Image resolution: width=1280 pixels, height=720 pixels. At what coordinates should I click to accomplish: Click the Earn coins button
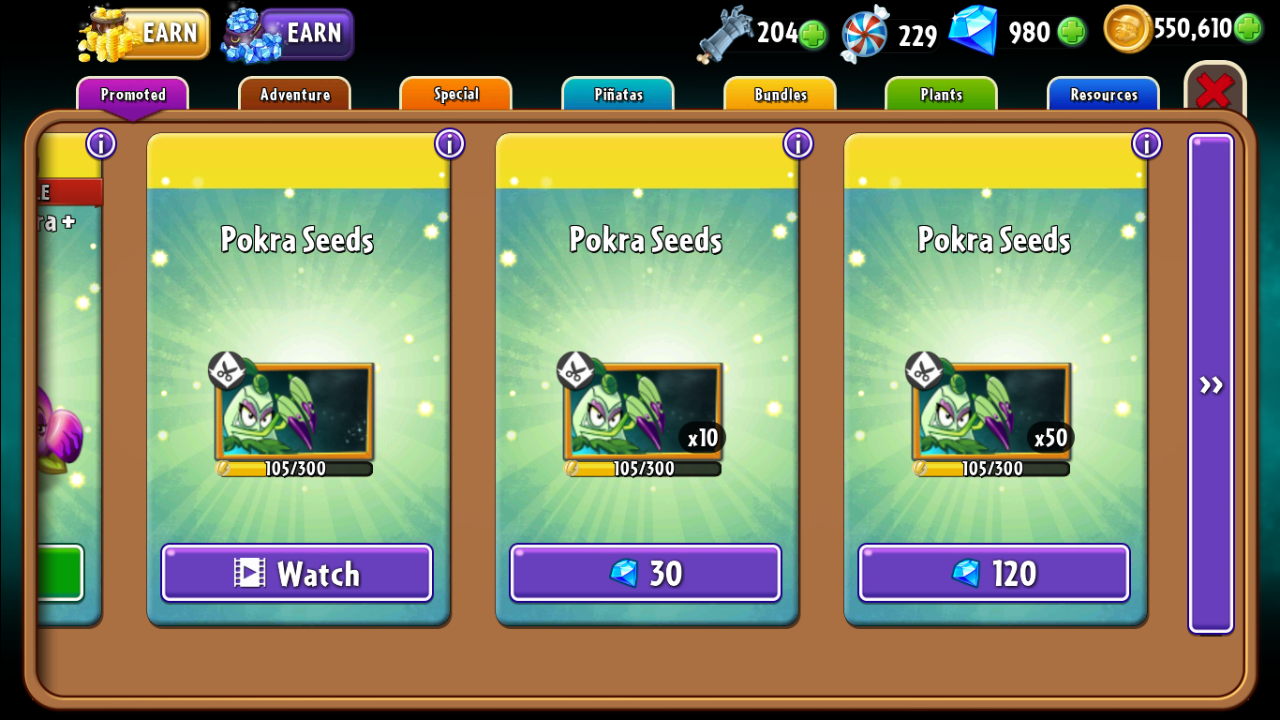146,33
